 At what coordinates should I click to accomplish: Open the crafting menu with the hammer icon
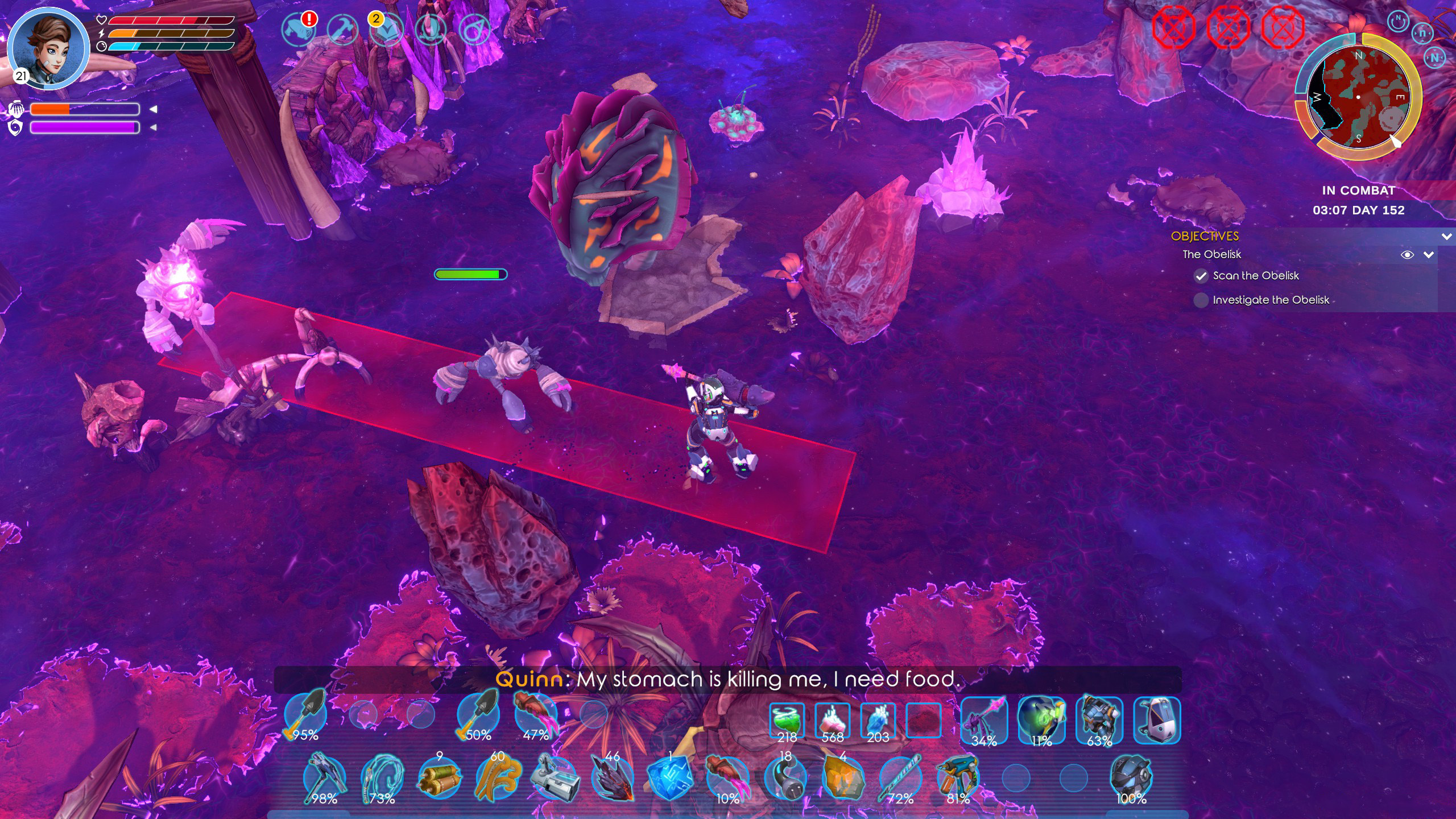tap(342, 30)
